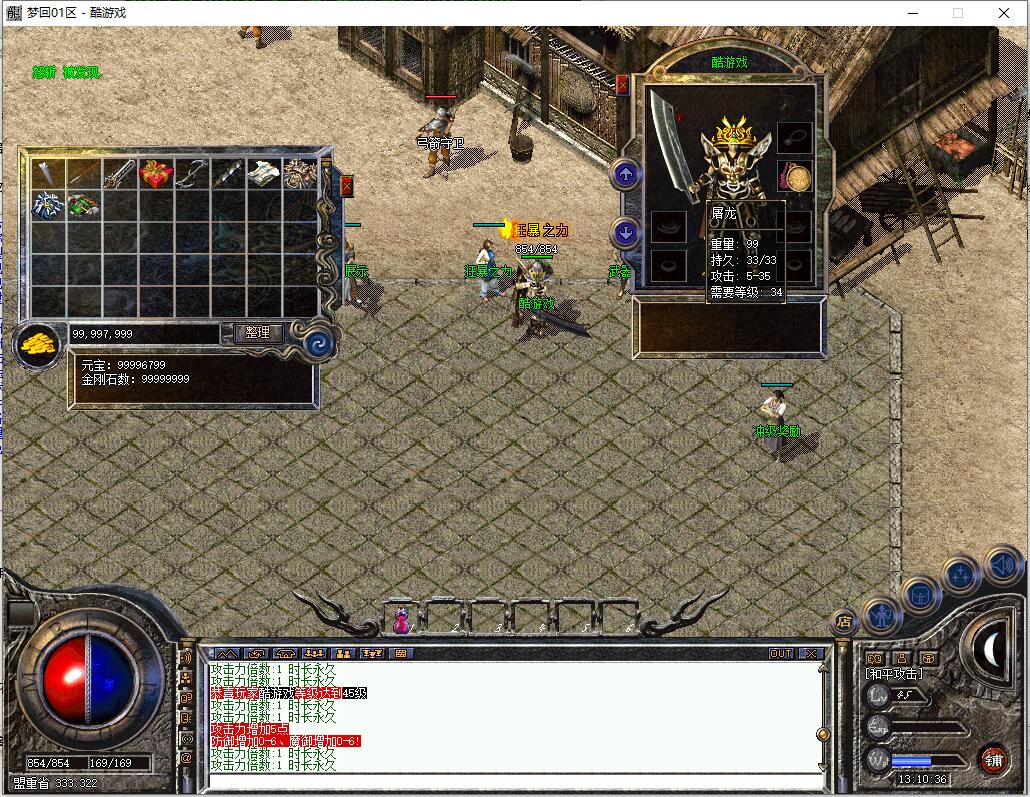Close the character equipment panel
Viewport: 1030px width, 797px height.
623,85
